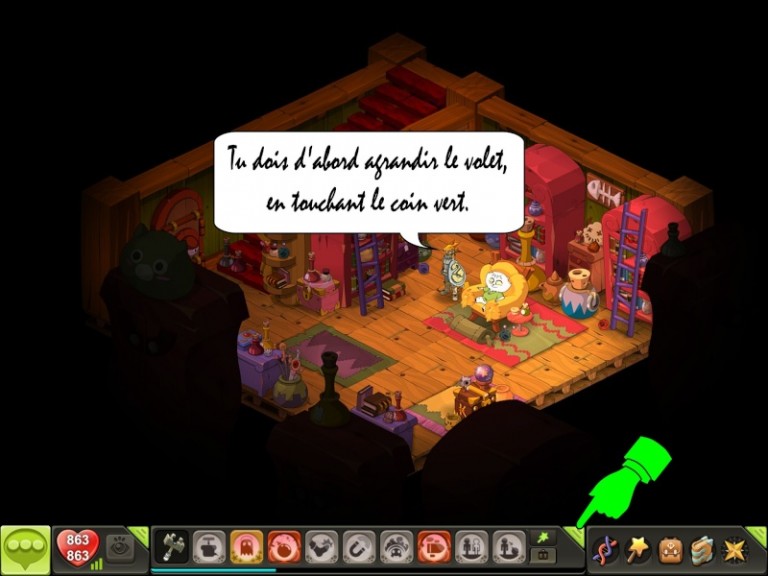The image size is (768, 576).
Task: Open the stacked books menu icon
Action: (702, 549)
